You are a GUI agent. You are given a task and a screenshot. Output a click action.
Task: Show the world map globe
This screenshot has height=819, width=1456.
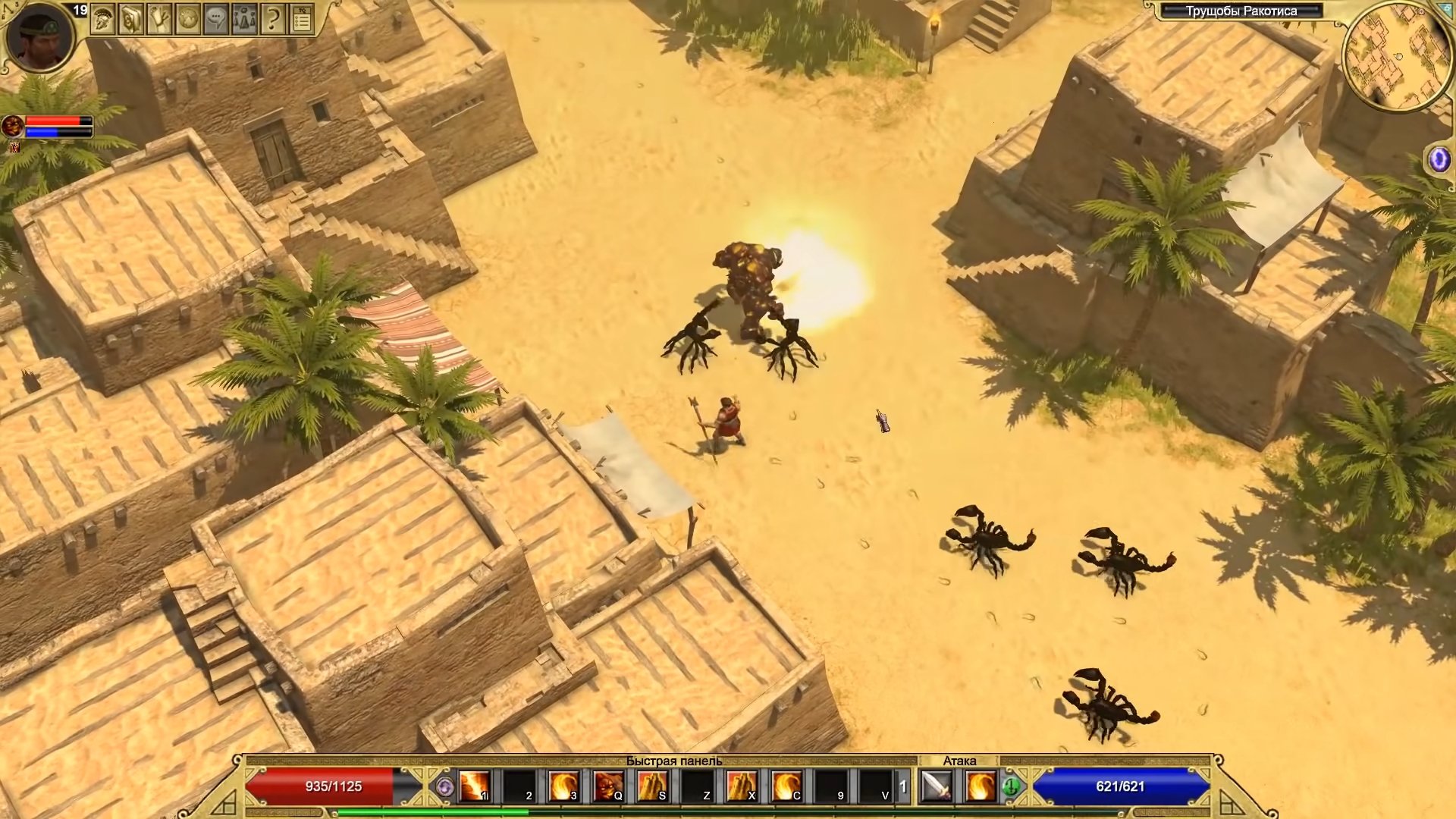click(187, 20)
